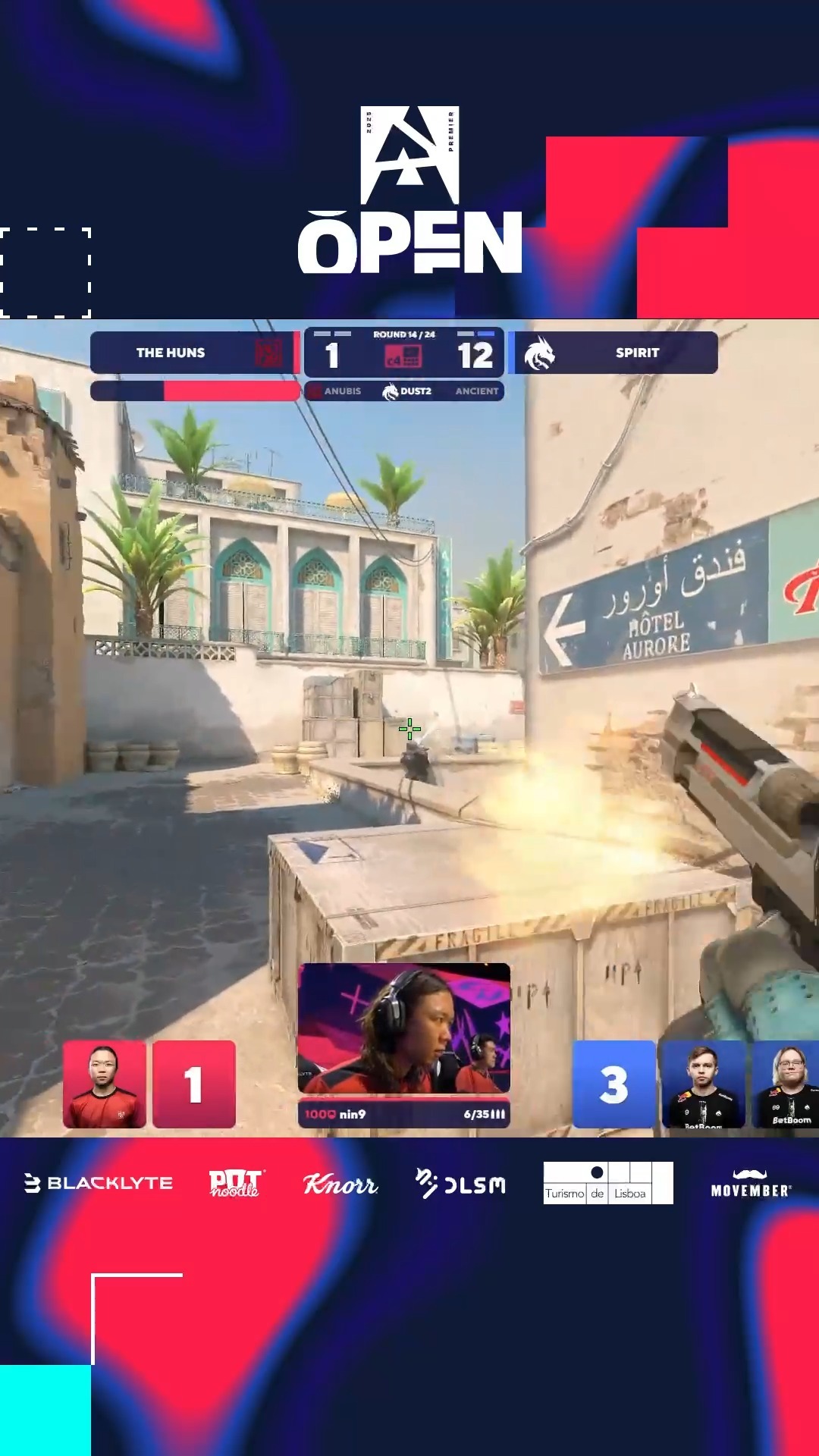
Task: Choose the DUST2 map label
Action: click(x=415, y=391)
